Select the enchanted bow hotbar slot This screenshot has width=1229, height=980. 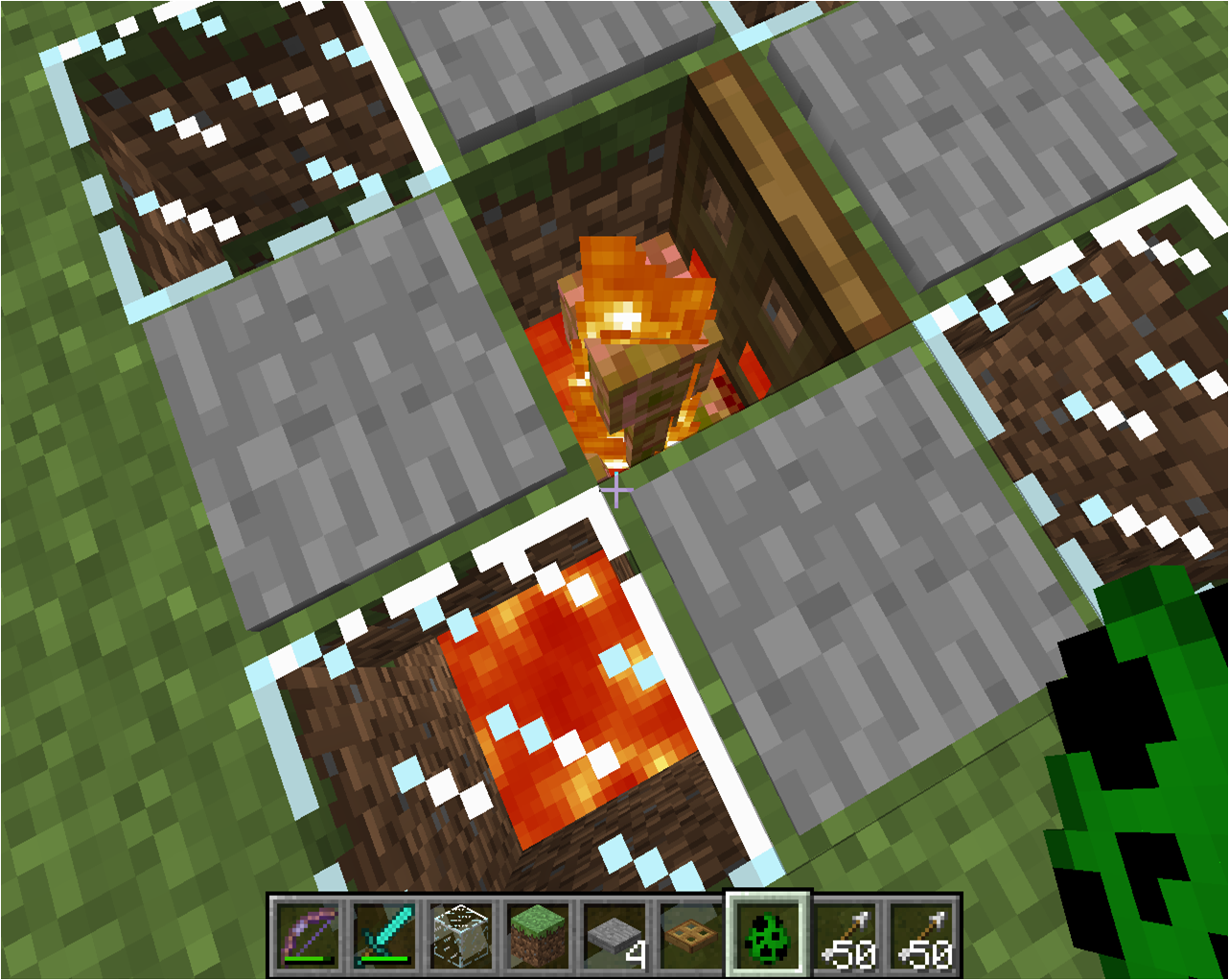tap(309, 935)
